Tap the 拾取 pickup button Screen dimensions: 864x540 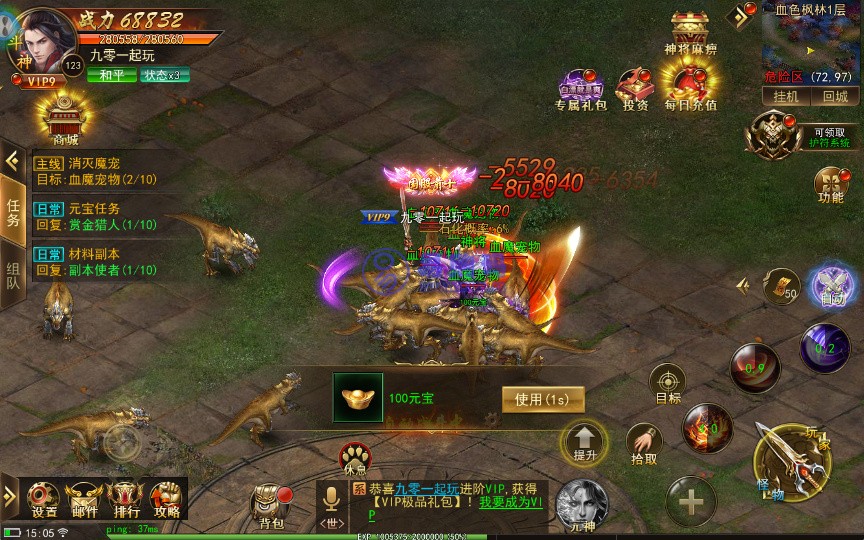tap(644, 443)
